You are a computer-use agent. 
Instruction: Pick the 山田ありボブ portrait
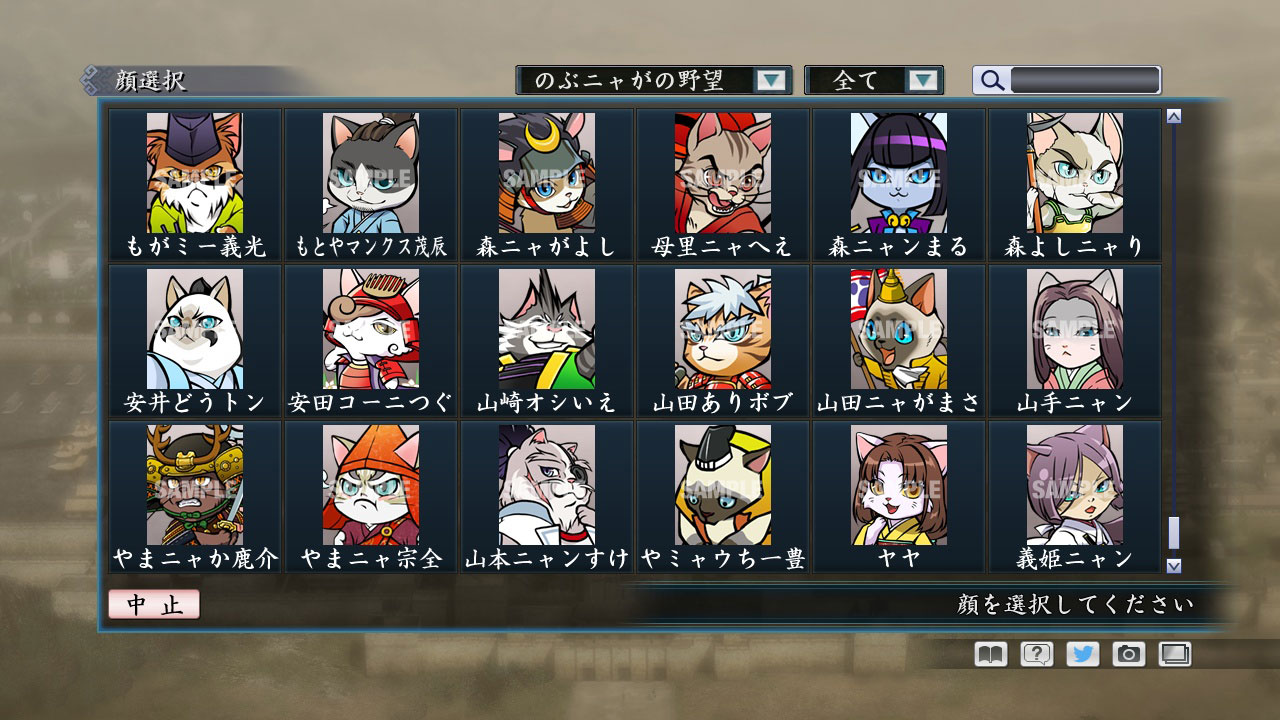point(723,330)
